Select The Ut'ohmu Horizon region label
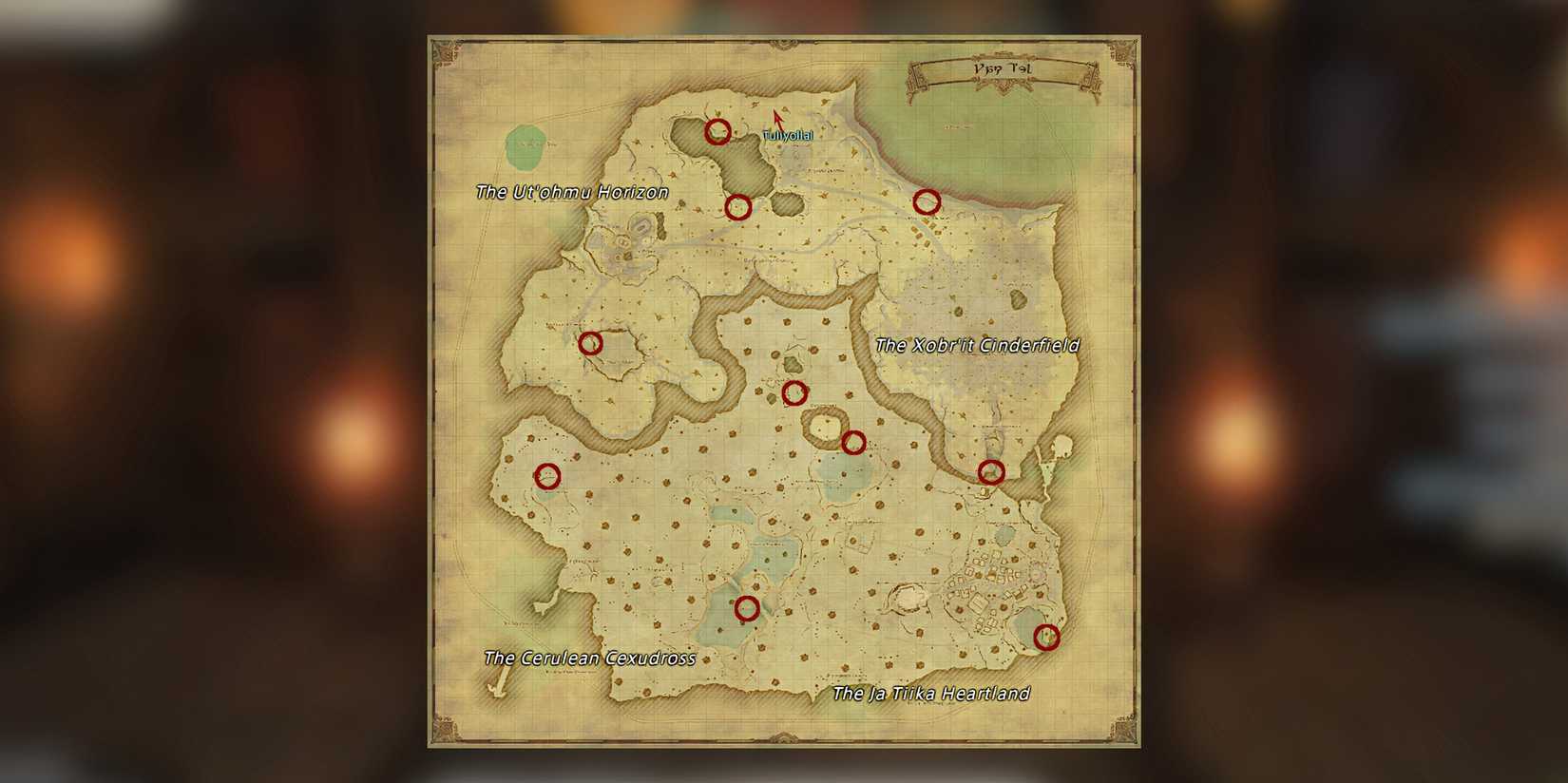1568x783 pixels. 572,191
